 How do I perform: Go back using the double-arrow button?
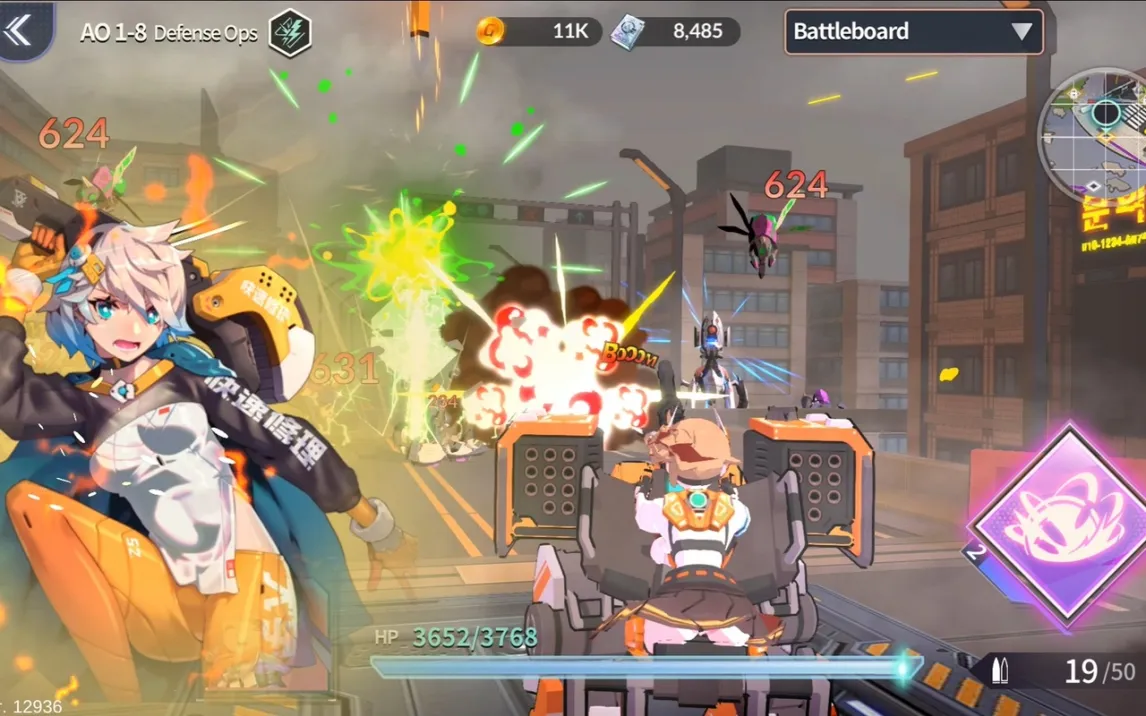[20, 30]
